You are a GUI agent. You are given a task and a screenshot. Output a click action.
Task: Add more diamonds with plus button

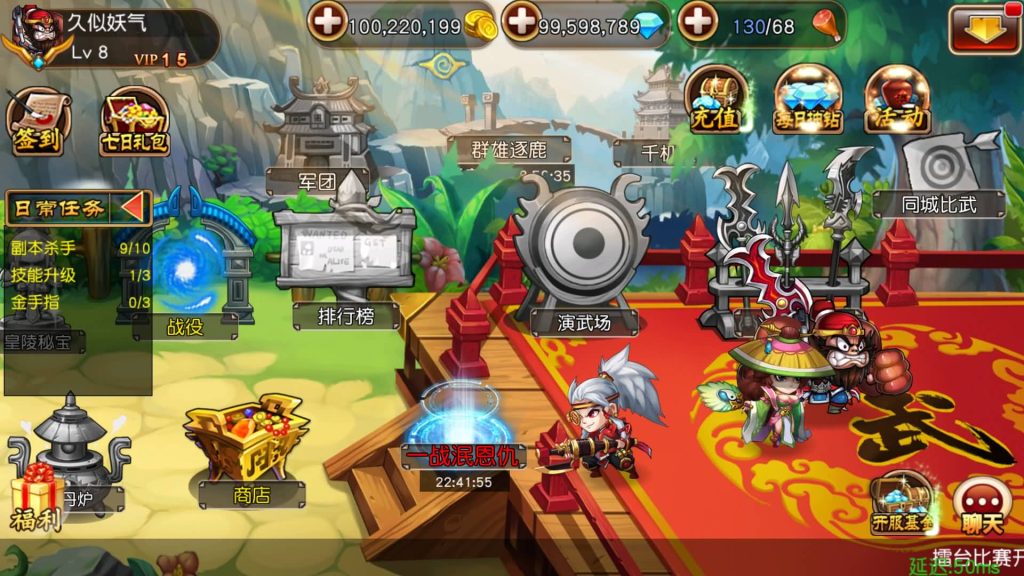pyautogui.click(x=521, y=22)
